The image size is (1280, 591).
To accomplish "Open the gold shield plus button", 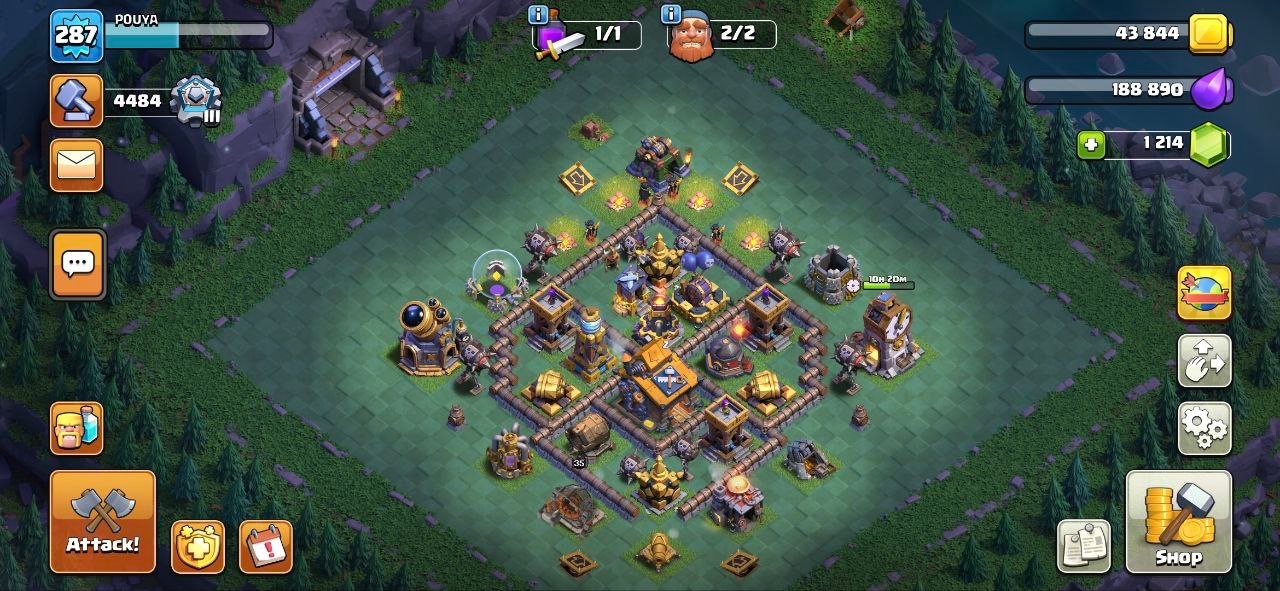I will click(198, 546).
